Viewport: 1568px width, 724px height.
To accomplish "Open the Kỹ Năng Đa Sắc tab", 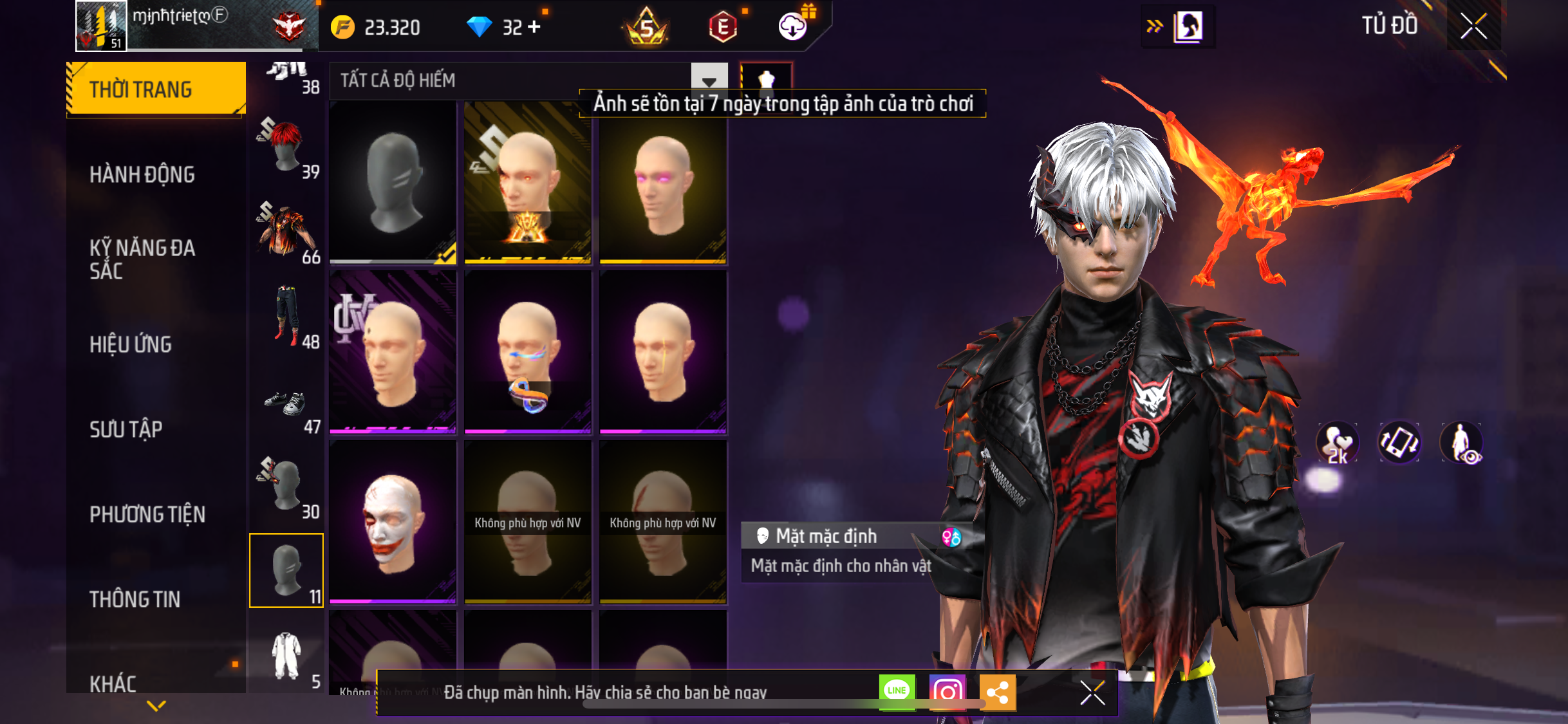I will pyautogui.click(x=142, y=259).
